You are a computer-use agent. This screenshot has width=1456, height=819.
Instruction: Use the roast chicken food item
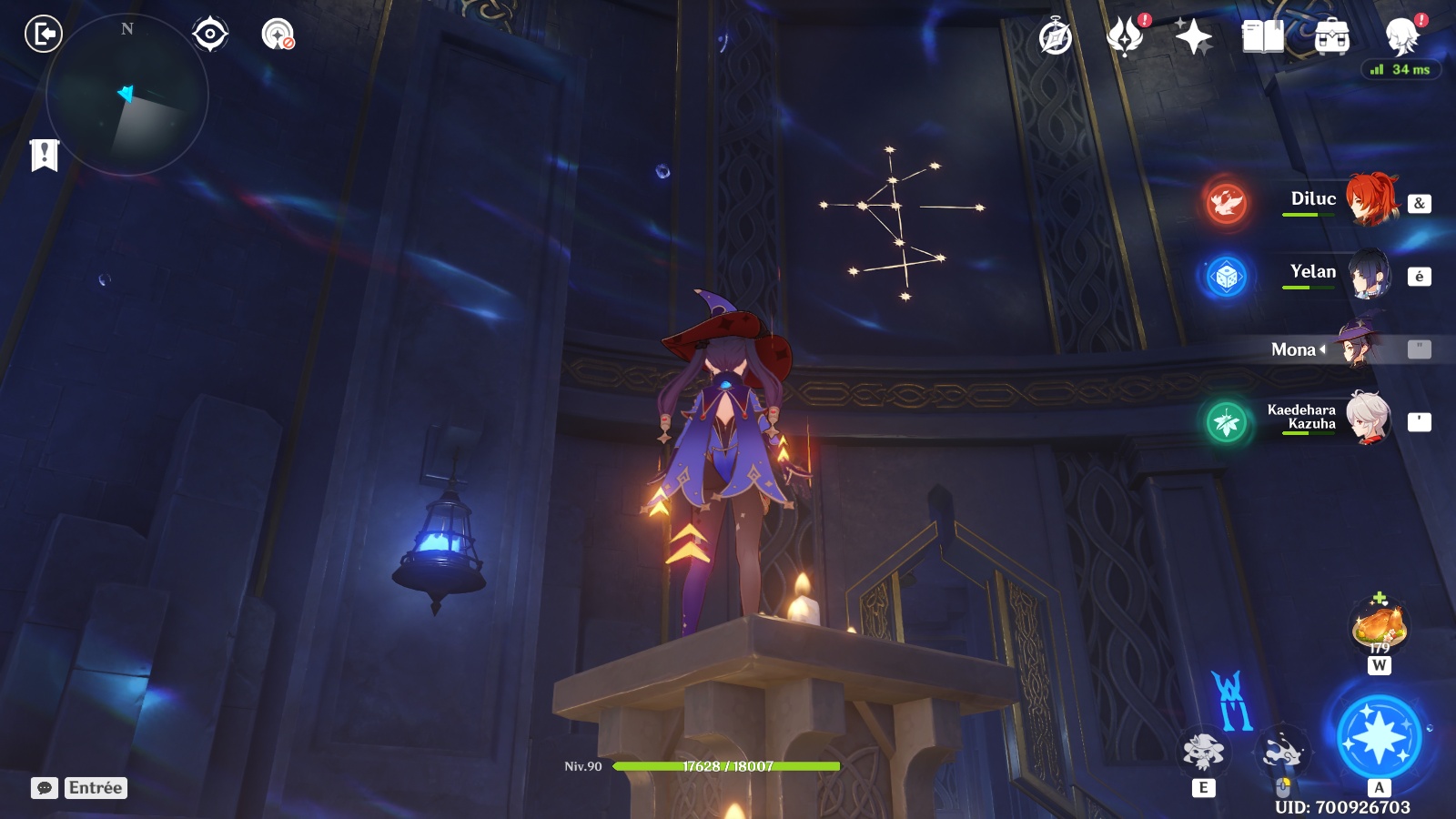click(1380, 626)
